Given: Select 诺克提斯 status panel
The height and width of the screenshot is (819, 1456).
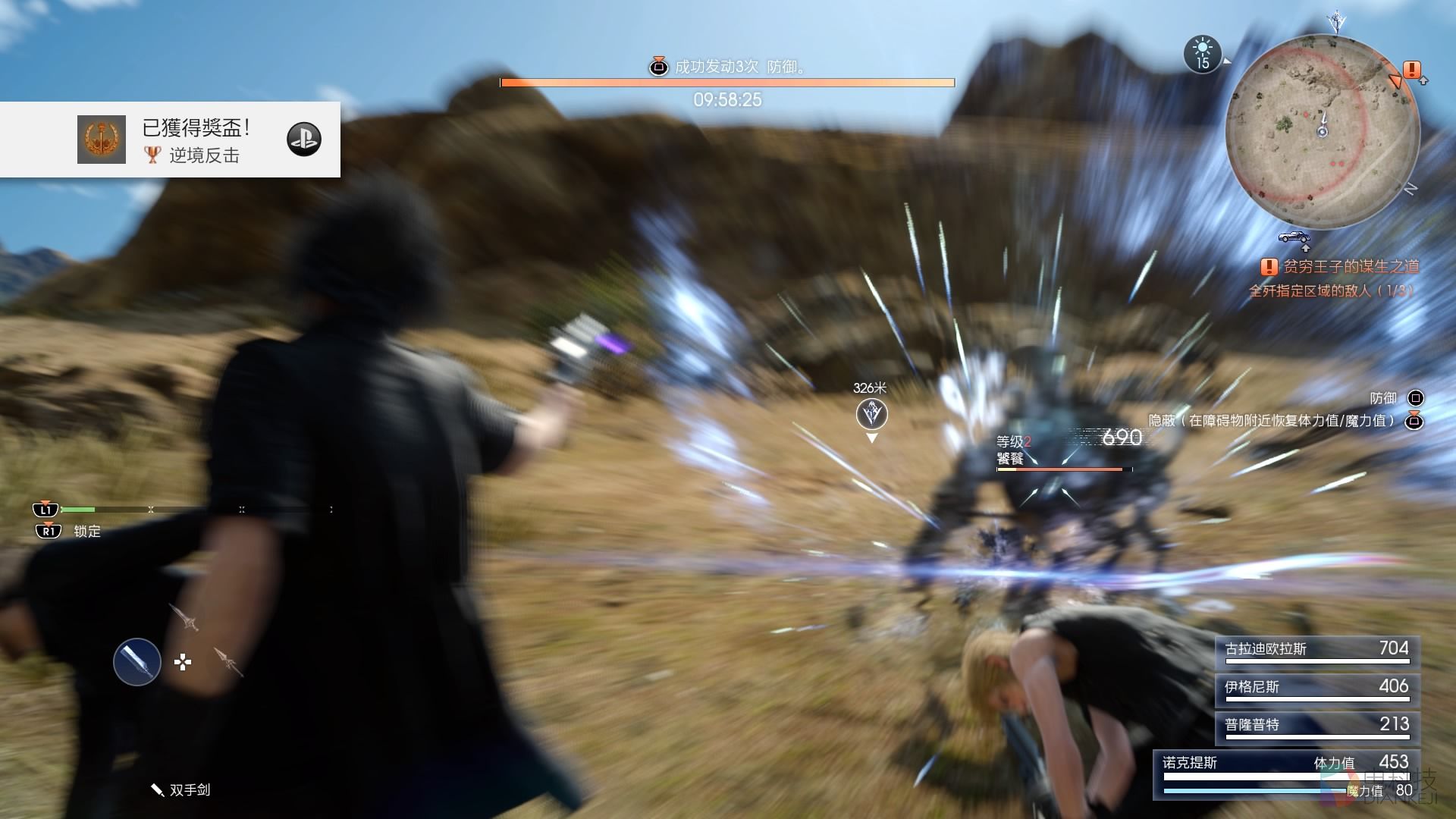Looking at the screenshot, I should click(1286, 775).
